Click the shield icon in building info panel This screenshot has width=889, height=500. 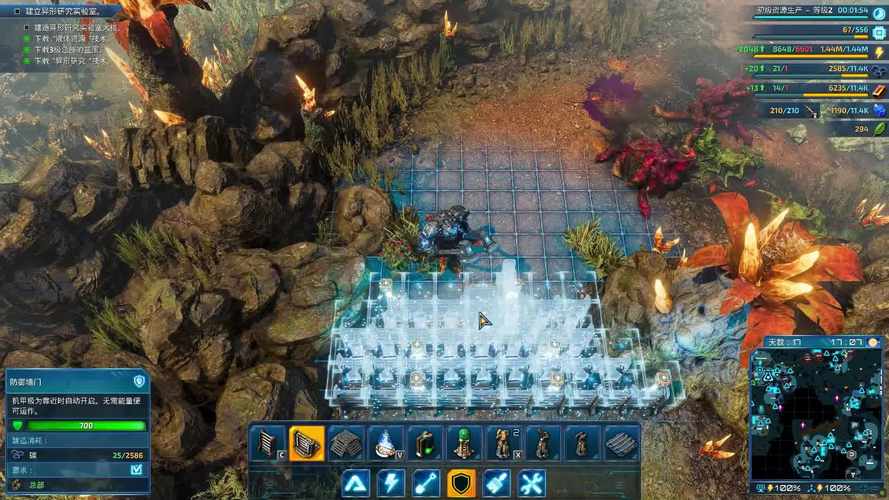click(139, 381)
